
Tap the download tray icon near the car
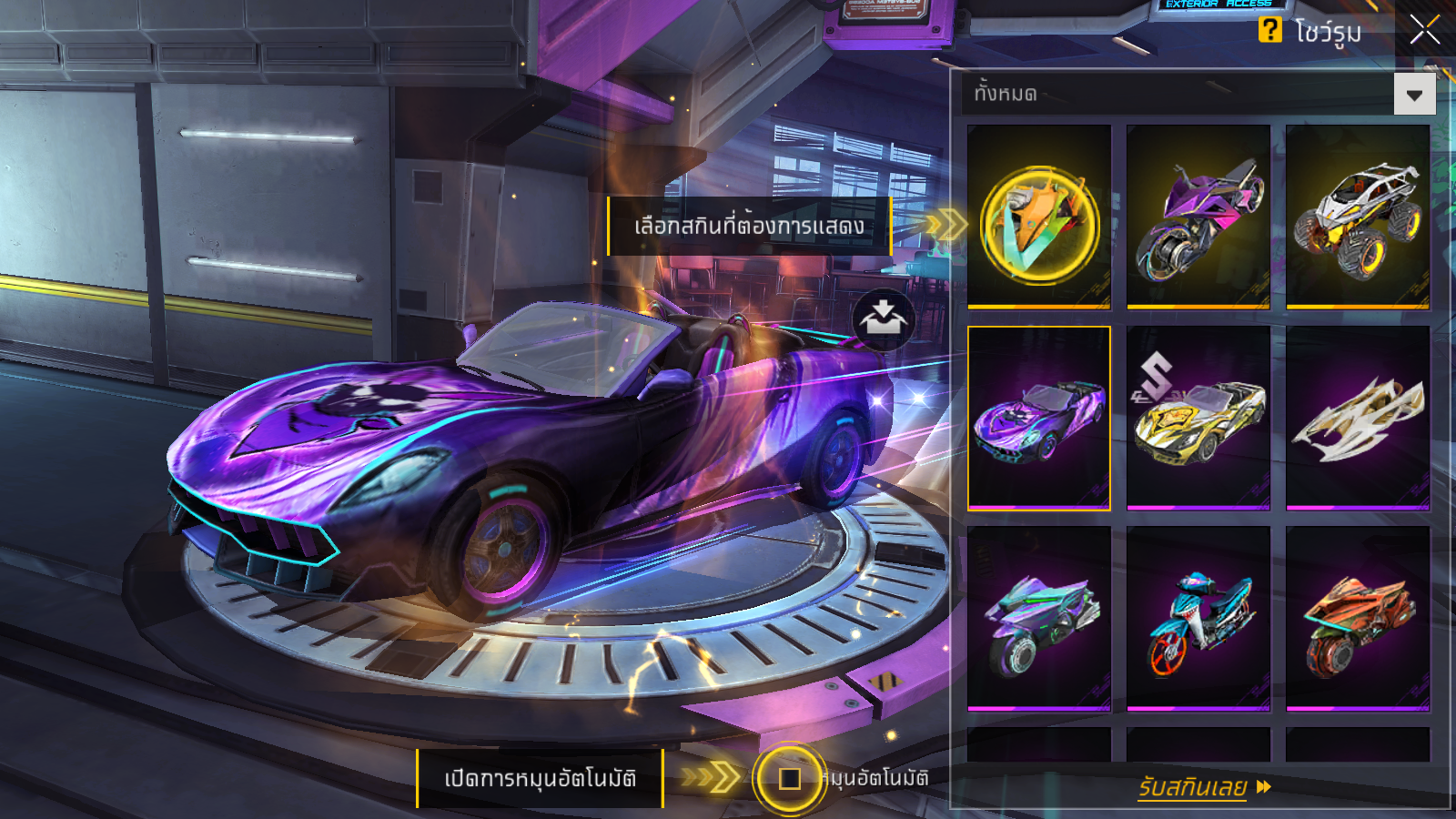point(883,319)
